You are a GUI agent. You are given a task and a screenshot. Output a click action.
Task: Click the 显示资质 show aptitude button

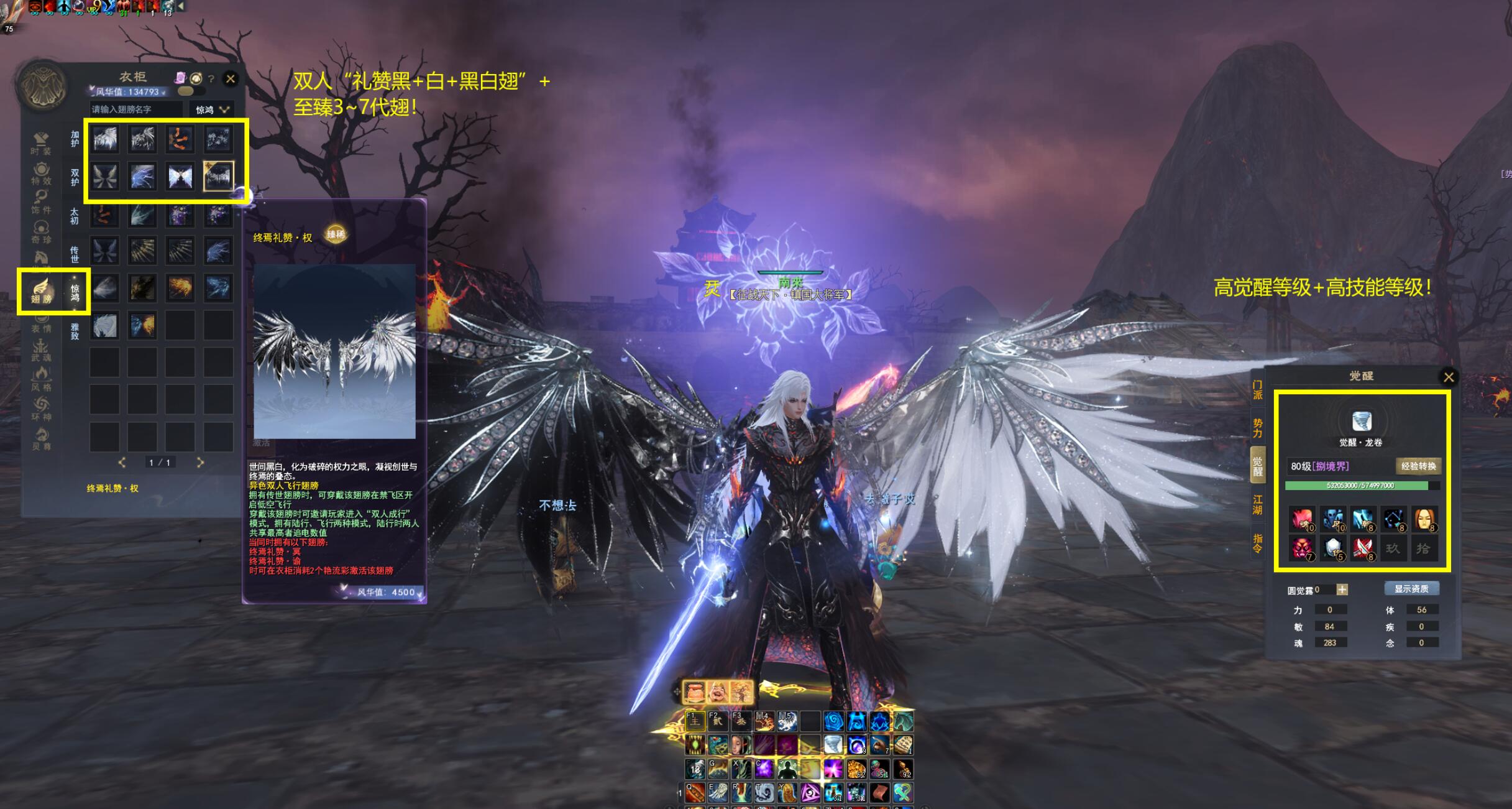tap(1411, 589)
